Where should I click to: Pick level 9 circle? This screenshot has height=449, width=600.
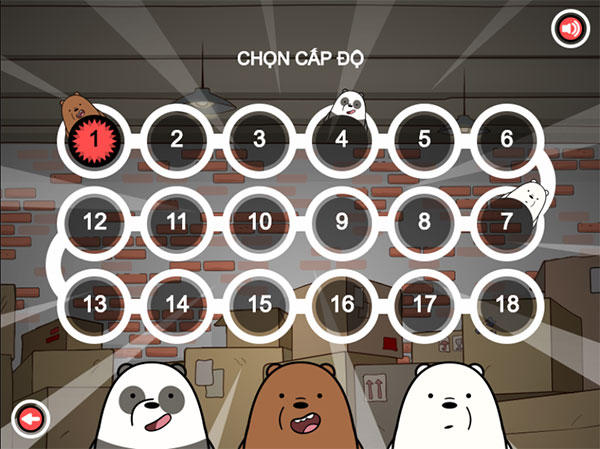tap(342, 221)
